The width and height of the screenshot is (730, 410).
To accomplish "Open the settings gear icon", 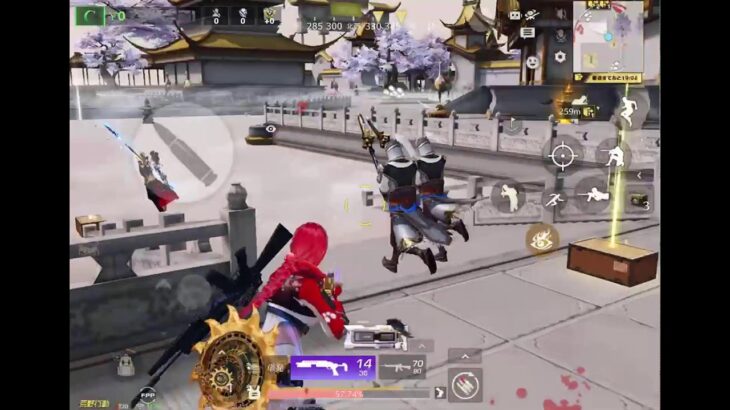I will pyautogui.click(x=560, y=58).
